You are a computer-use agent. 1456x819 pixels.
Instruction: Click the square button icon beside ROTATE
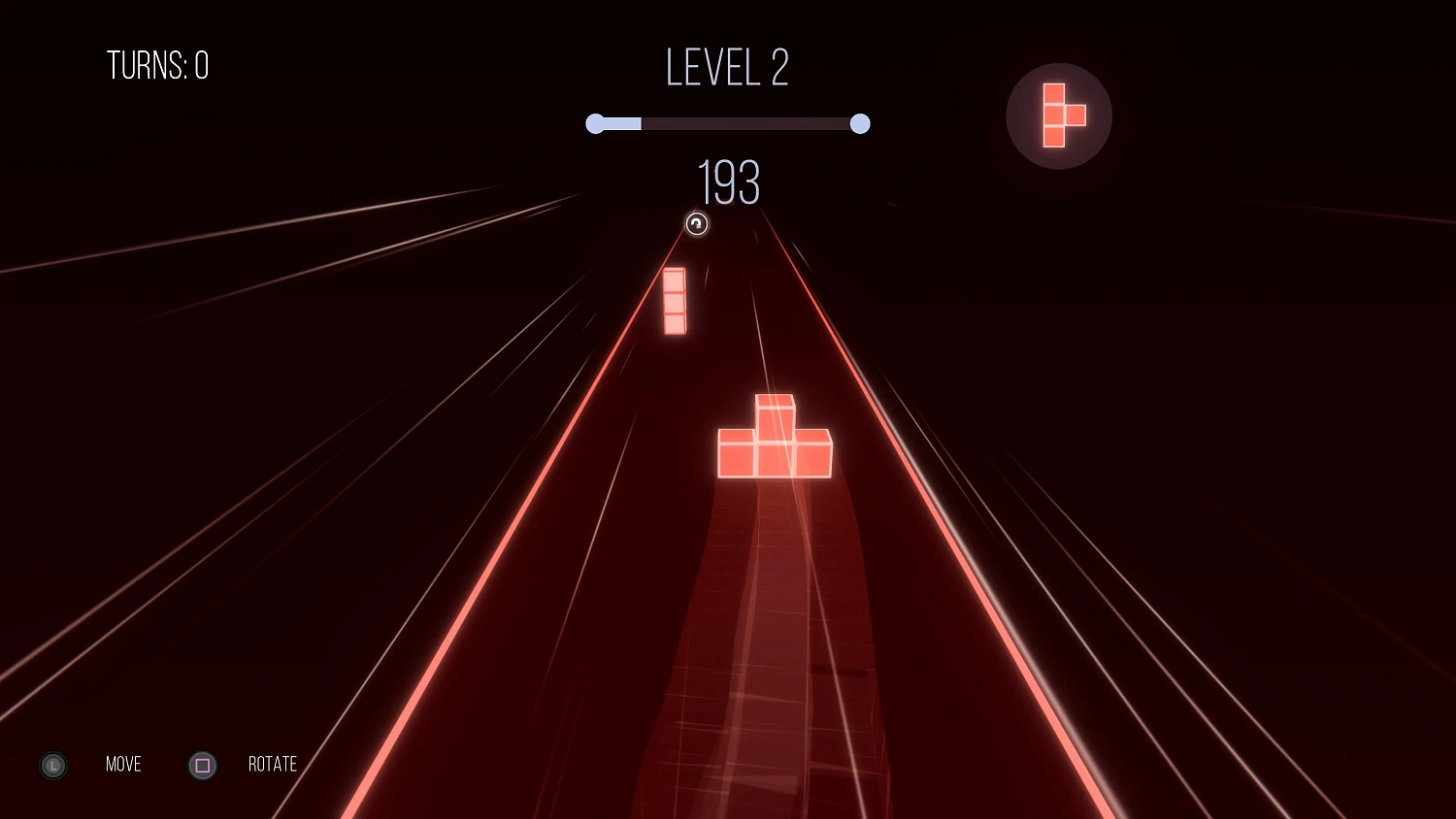click(x=202, y=766)
